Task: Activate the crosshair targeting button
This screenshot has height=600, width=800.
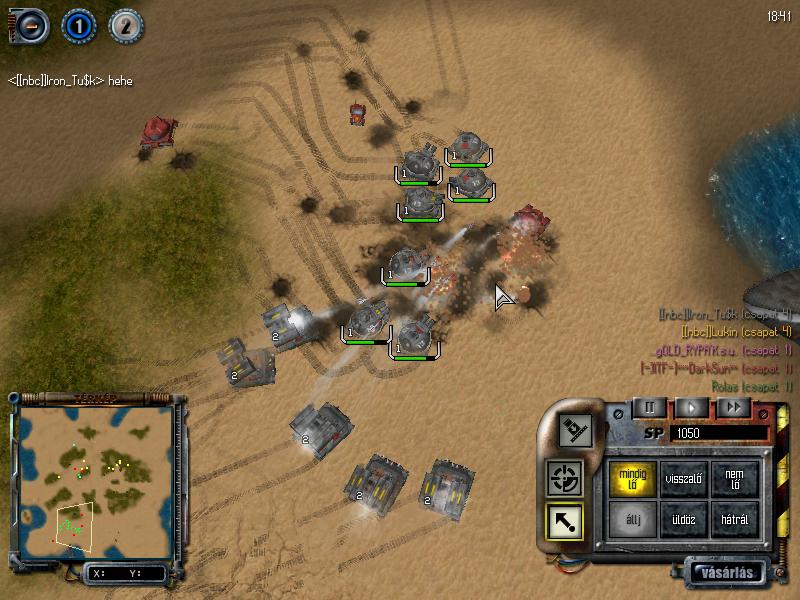Action: 564,478
